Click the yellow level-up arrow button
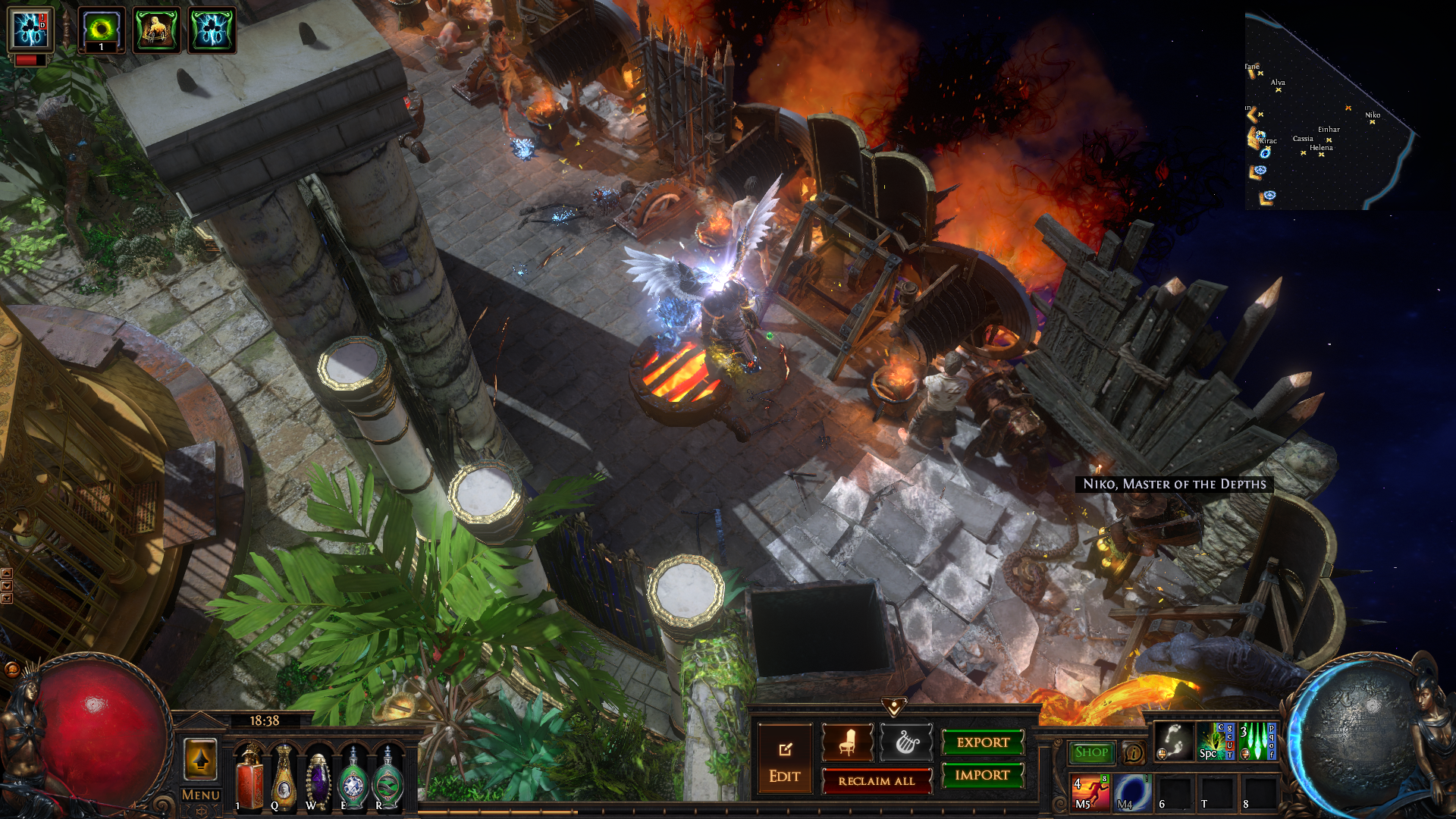Screen dimensions: 1456x819 click(201, 759)
